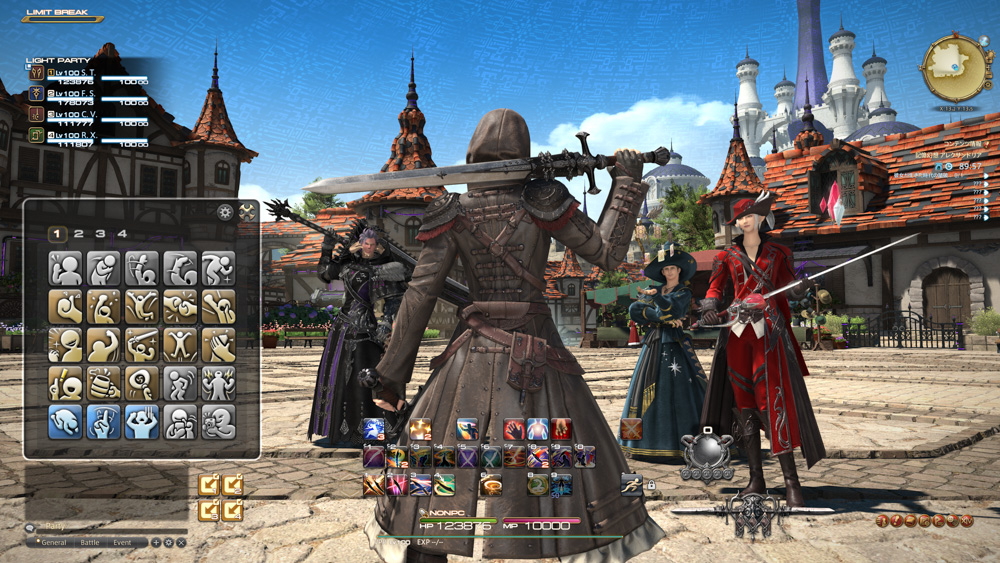The height and width of the screenshot is (563, 1000).
Task: Perform the sword-raising emote
Action: point(142,345)
